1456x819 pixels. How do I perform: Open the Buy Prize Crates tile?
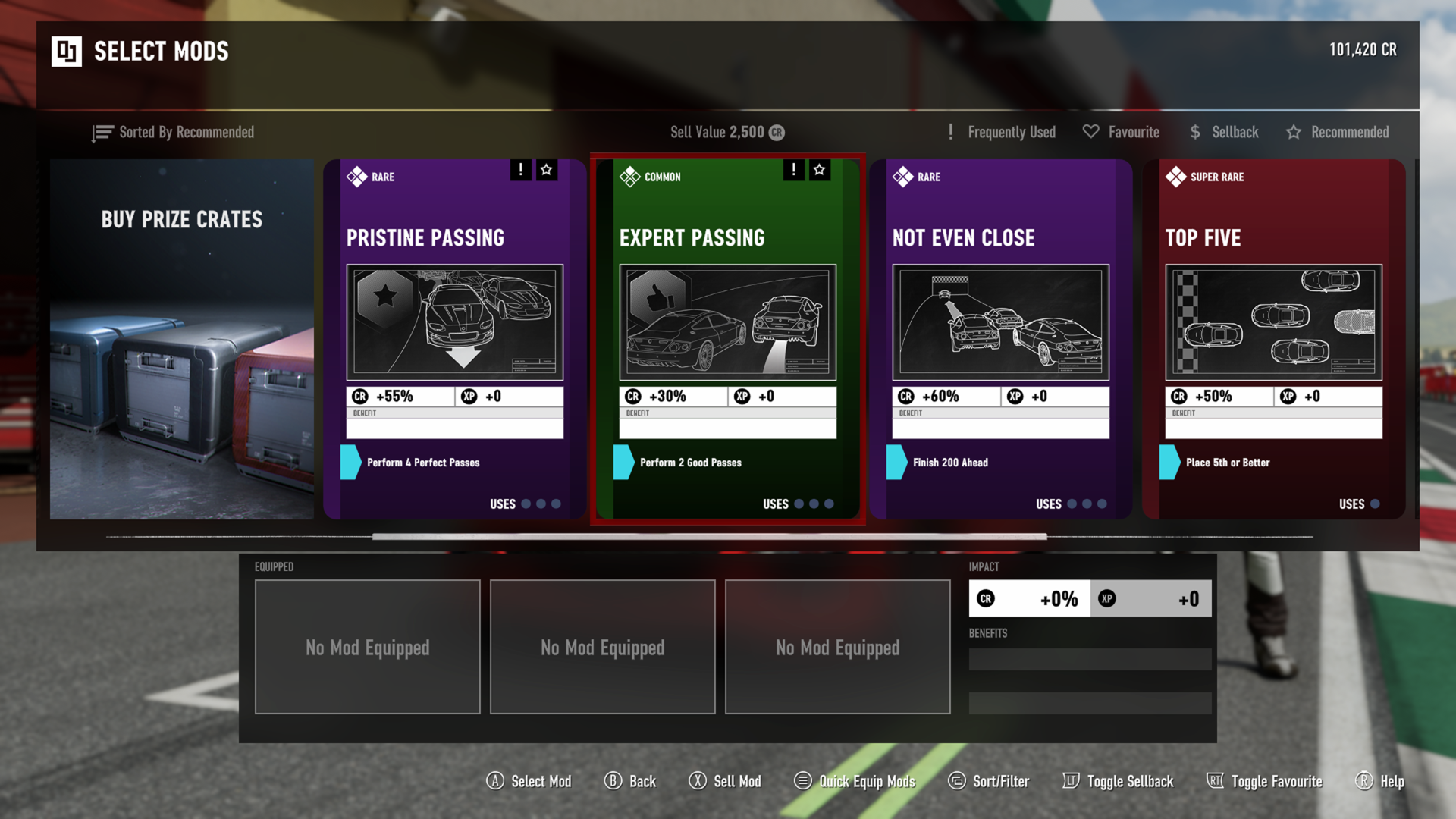click(182, 339)
